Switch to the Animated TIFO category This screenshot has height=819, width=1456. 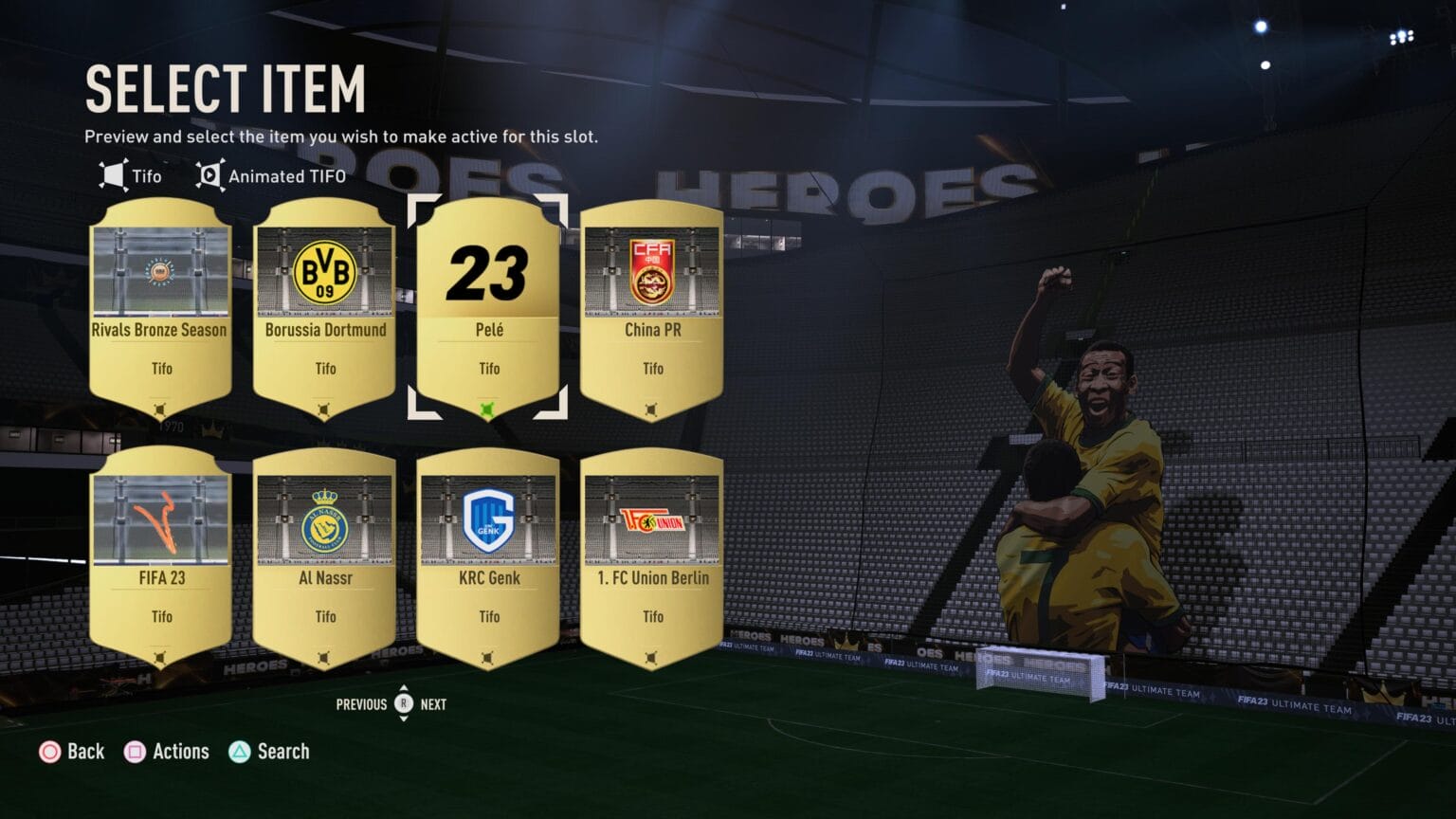point(271,176)
